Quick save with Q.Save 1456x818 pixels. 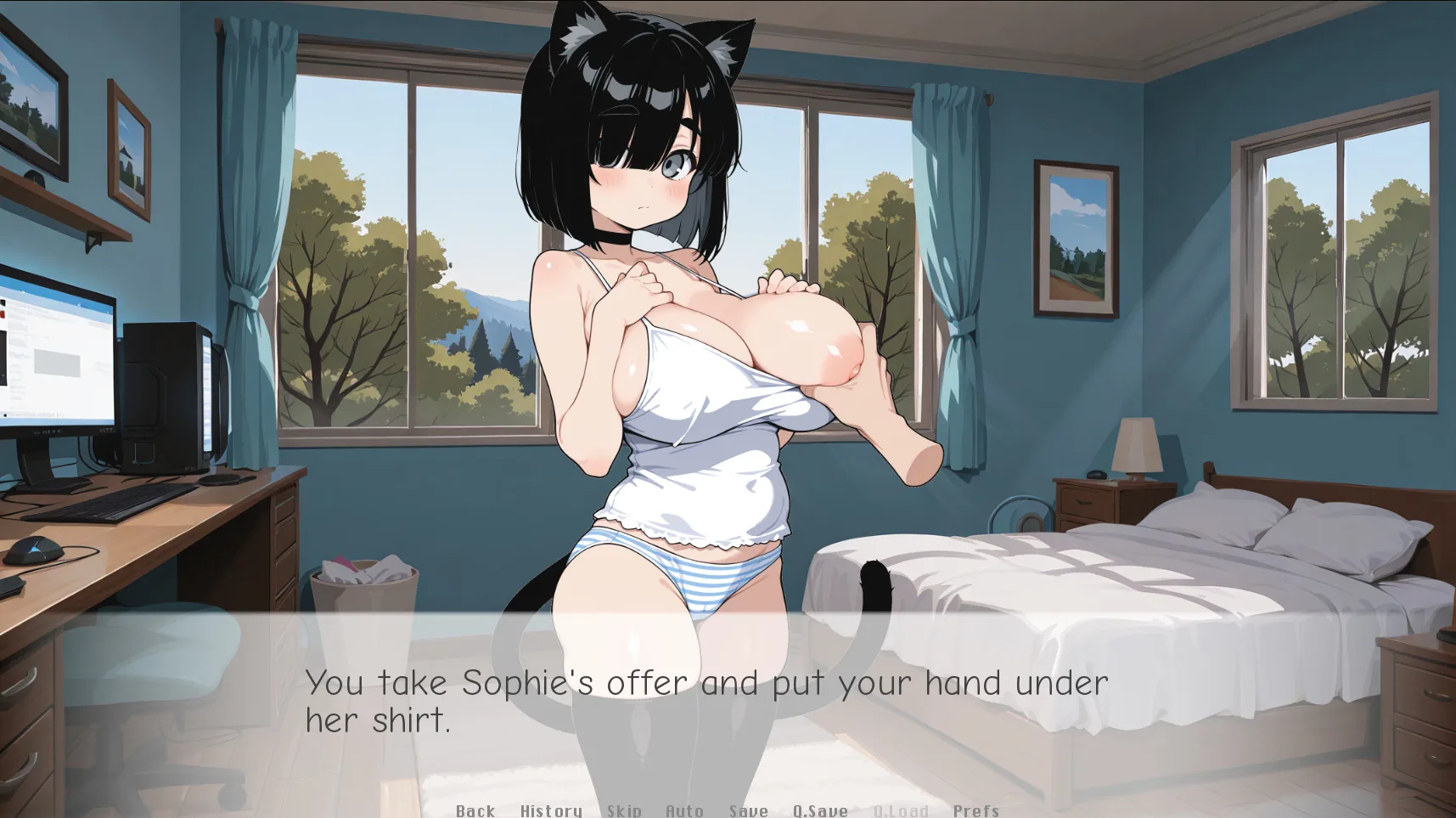coord(820,810)
